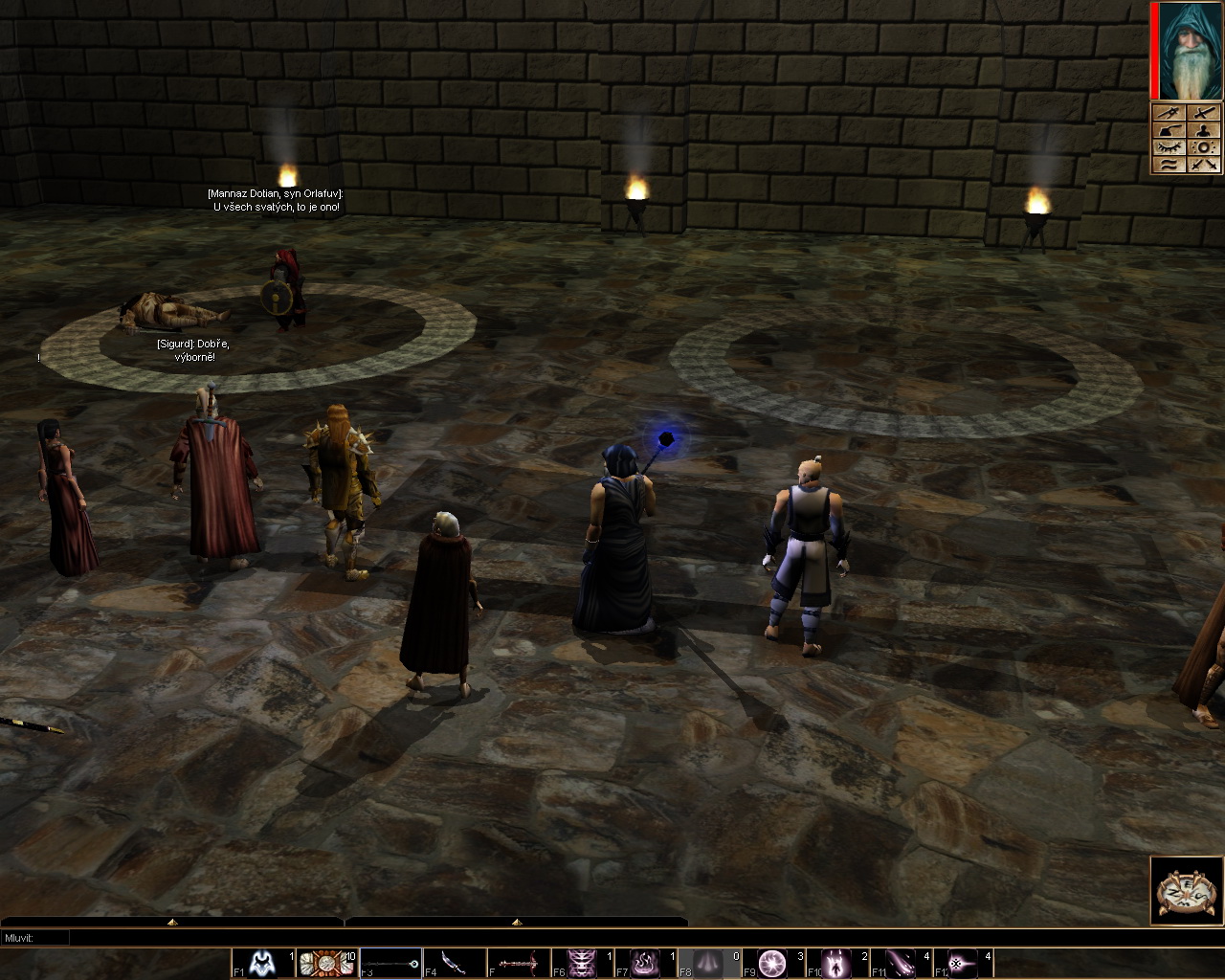
Task: Equip the crossbow in the quickslot
Action: point(520,963)
